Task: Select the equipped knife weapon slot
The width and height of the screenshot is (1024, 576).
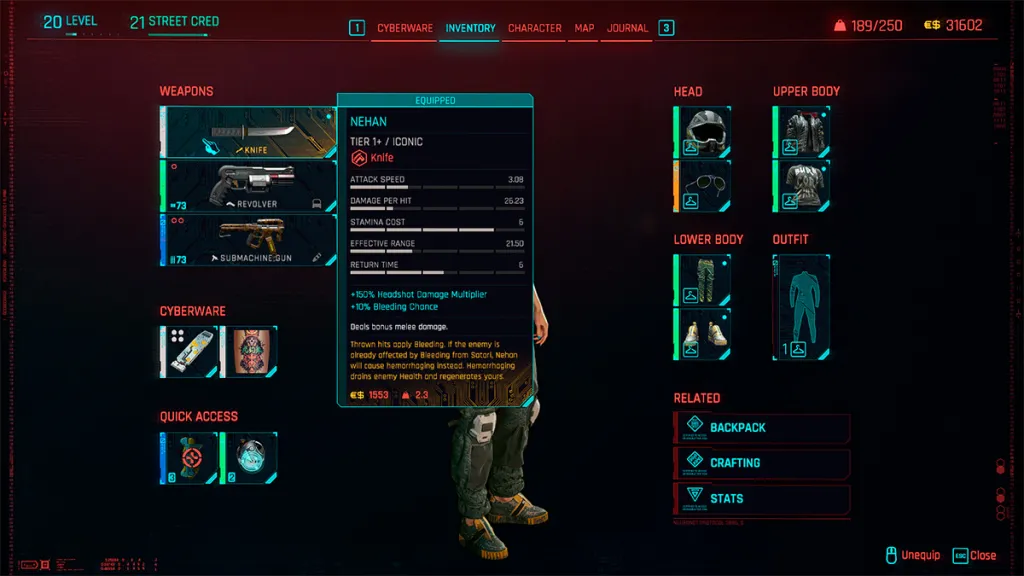Action: [248, 132]
